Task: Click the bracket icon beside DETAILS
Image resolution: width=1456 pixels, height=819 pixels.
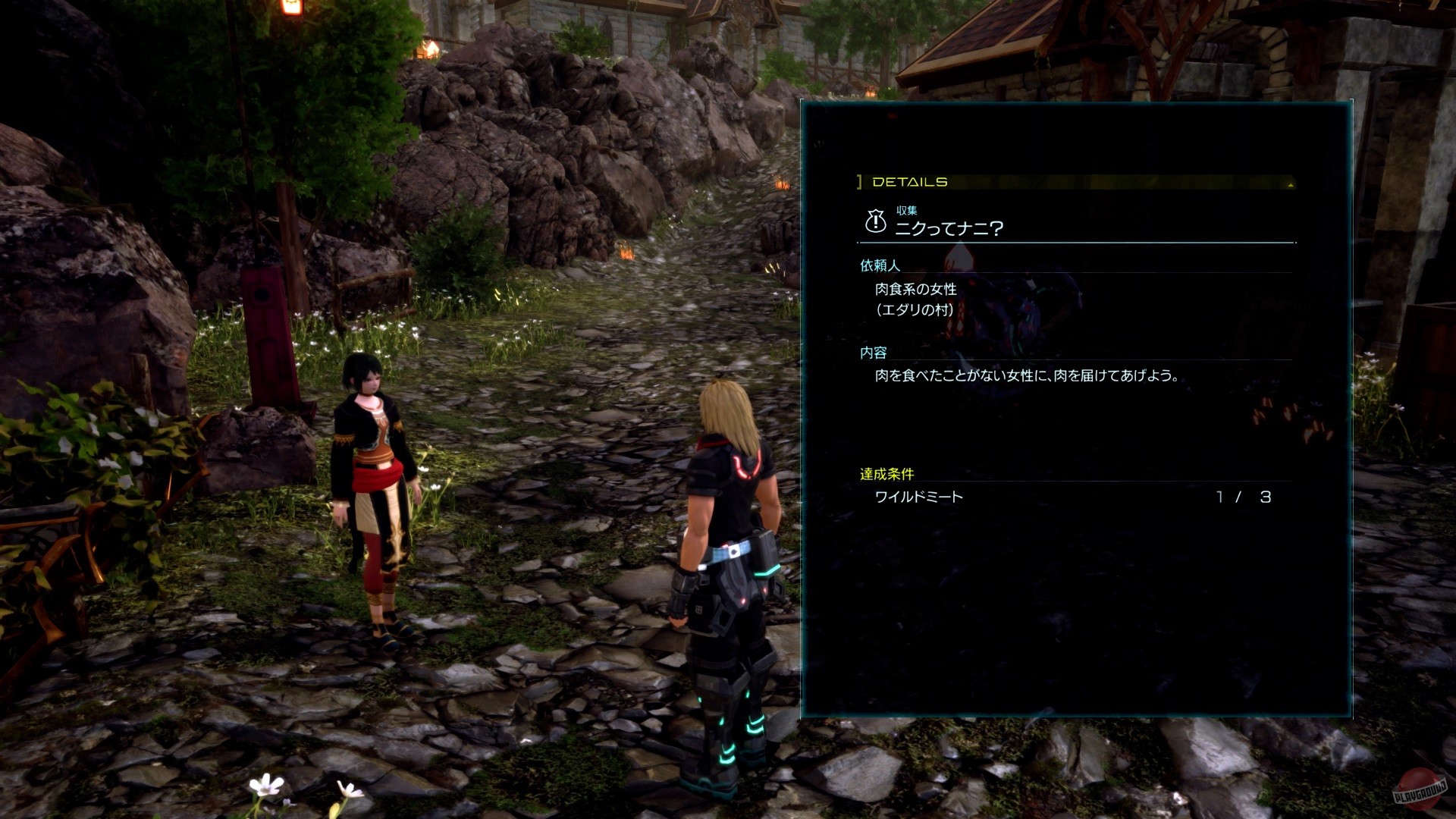Action: click(x=858, y=181)
